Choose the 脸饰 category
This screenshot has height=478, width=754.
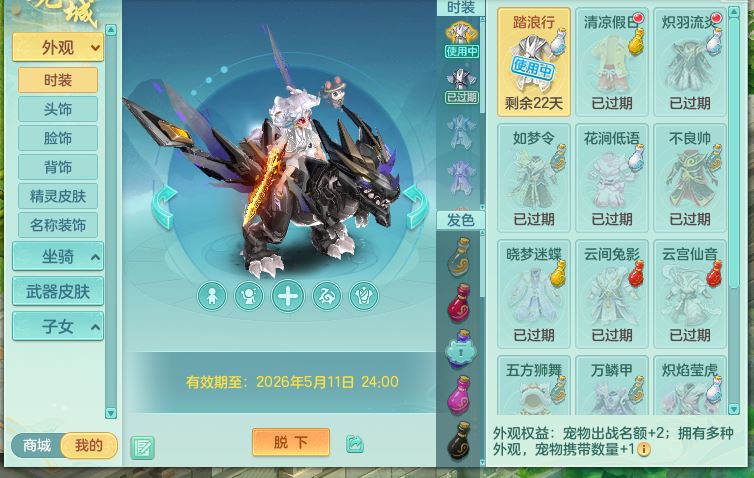tap(57, 139)
